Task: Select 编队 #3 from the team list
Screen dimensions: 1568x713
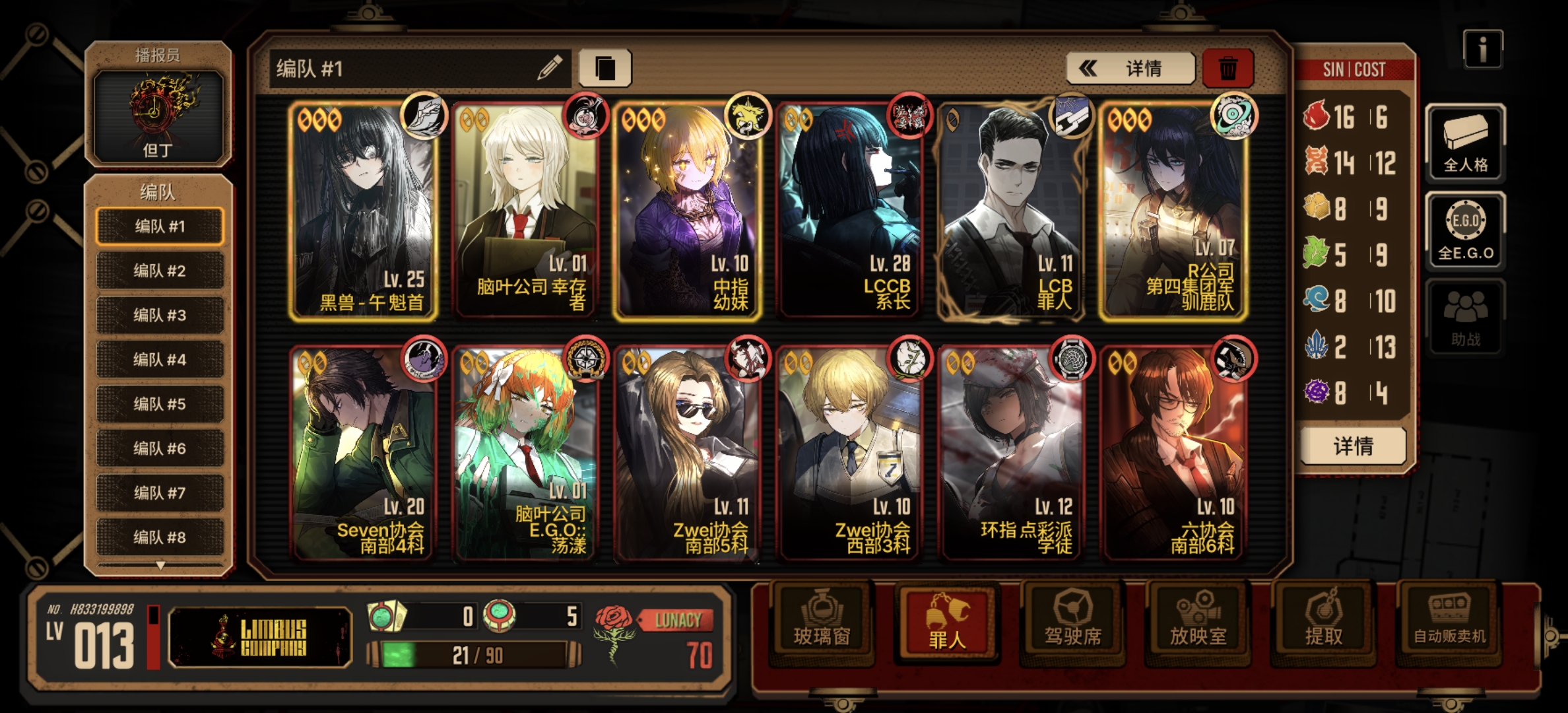Action: 159,315
